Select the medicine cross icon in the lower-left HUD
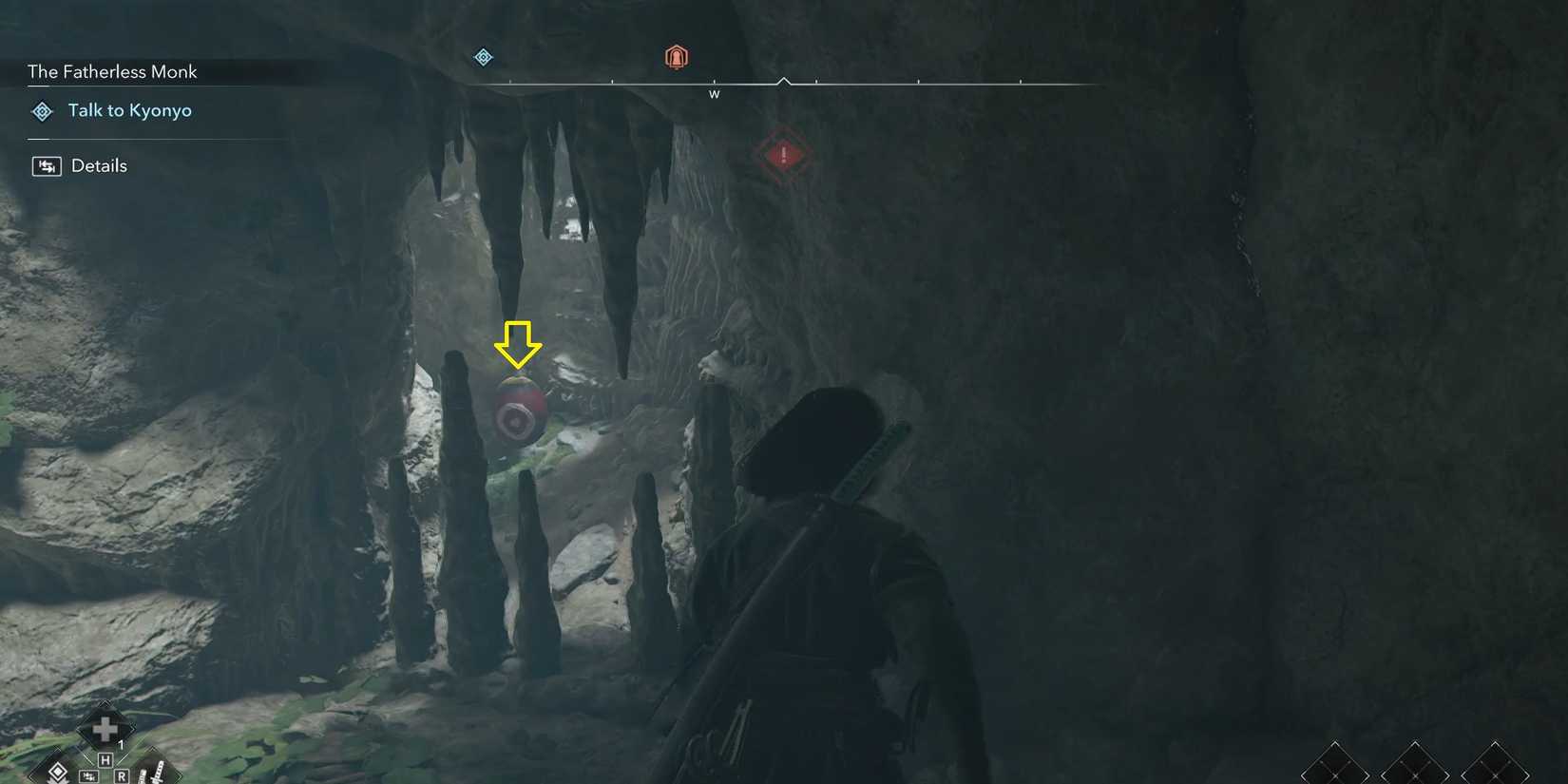Image resolution: width=1568 pixels, height=784 pixels. click(x=104, y=729)
